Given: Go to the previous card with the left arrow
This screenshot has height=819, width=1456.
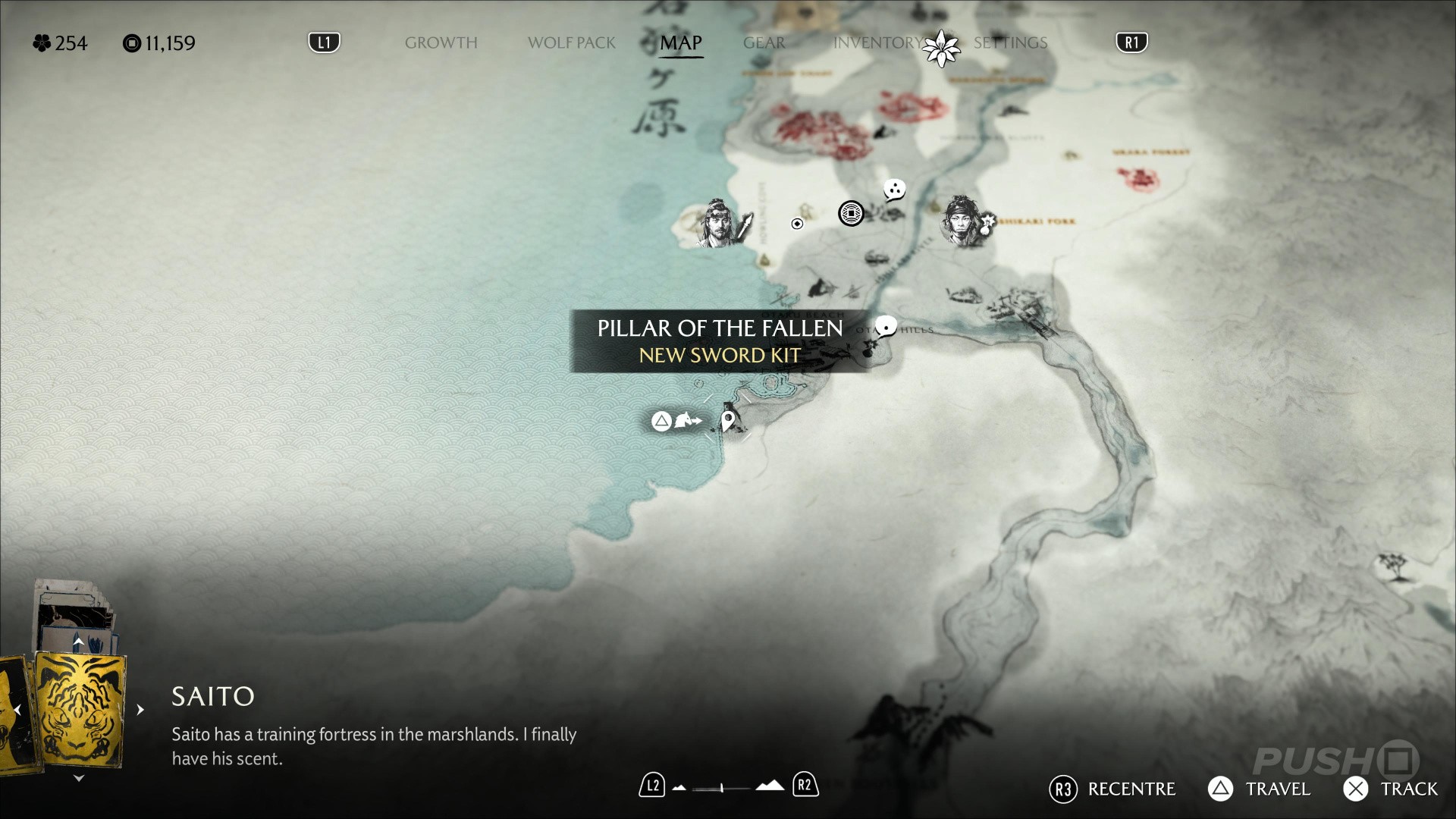Looking at the screenshot, I should (17, 710).
